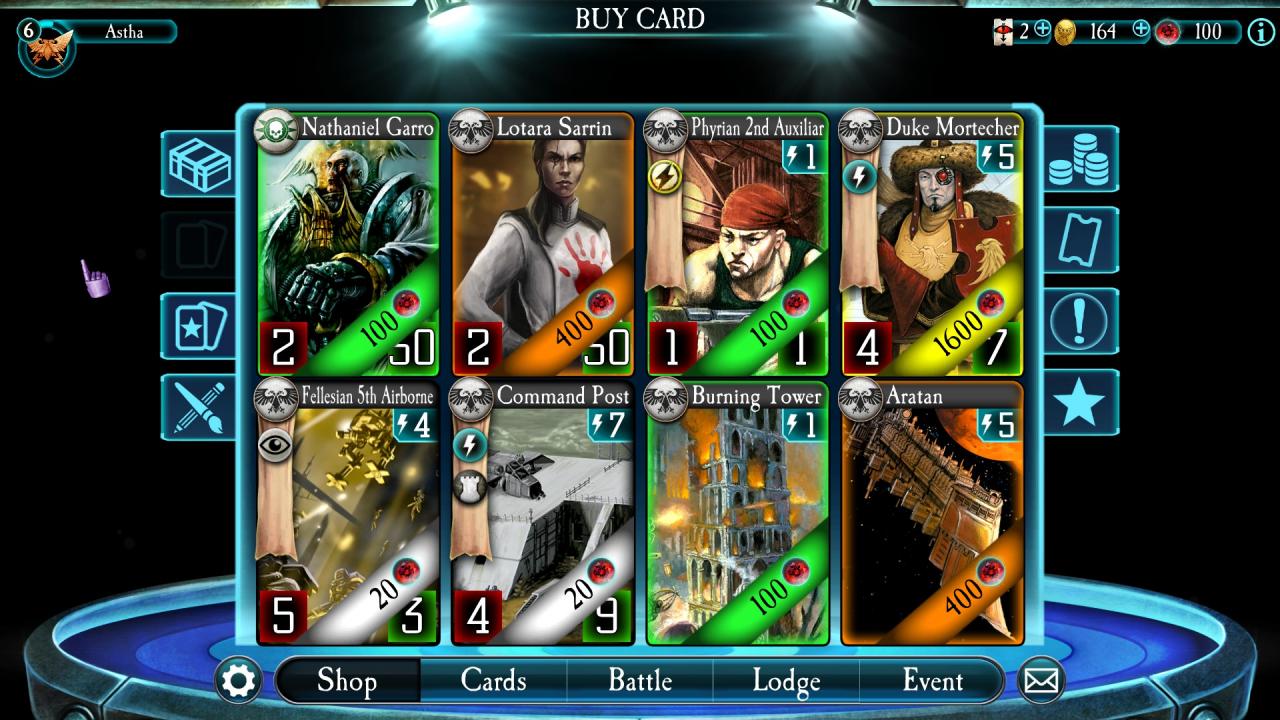Open the coin stacks shop section
Screen dimensions: 1280x720
(1081, 160)
